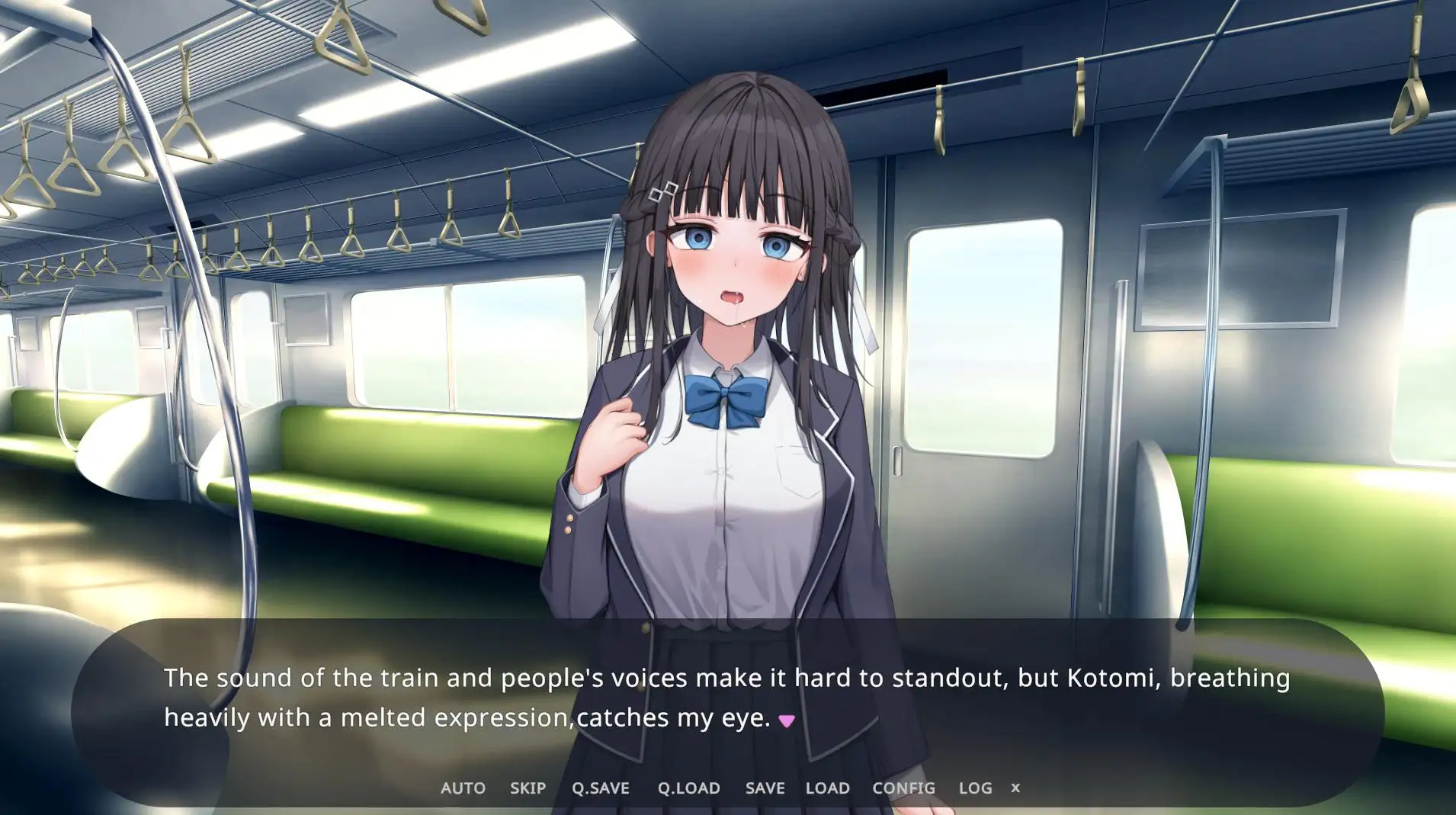1456x815 pixels.
Task: Open the LOAD menu
Action: point(827,788)
